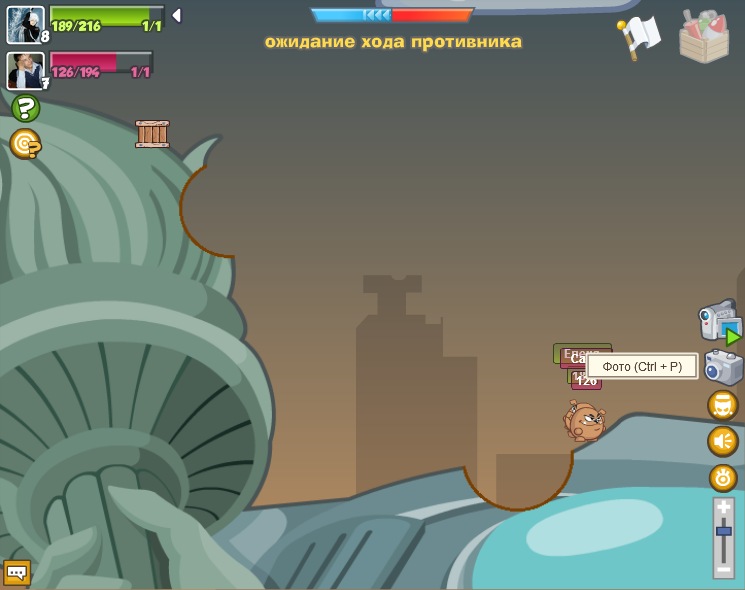Toggle sound with the speaker button
The width and height of the screenshot is (745, 590).
coord(722,441)
